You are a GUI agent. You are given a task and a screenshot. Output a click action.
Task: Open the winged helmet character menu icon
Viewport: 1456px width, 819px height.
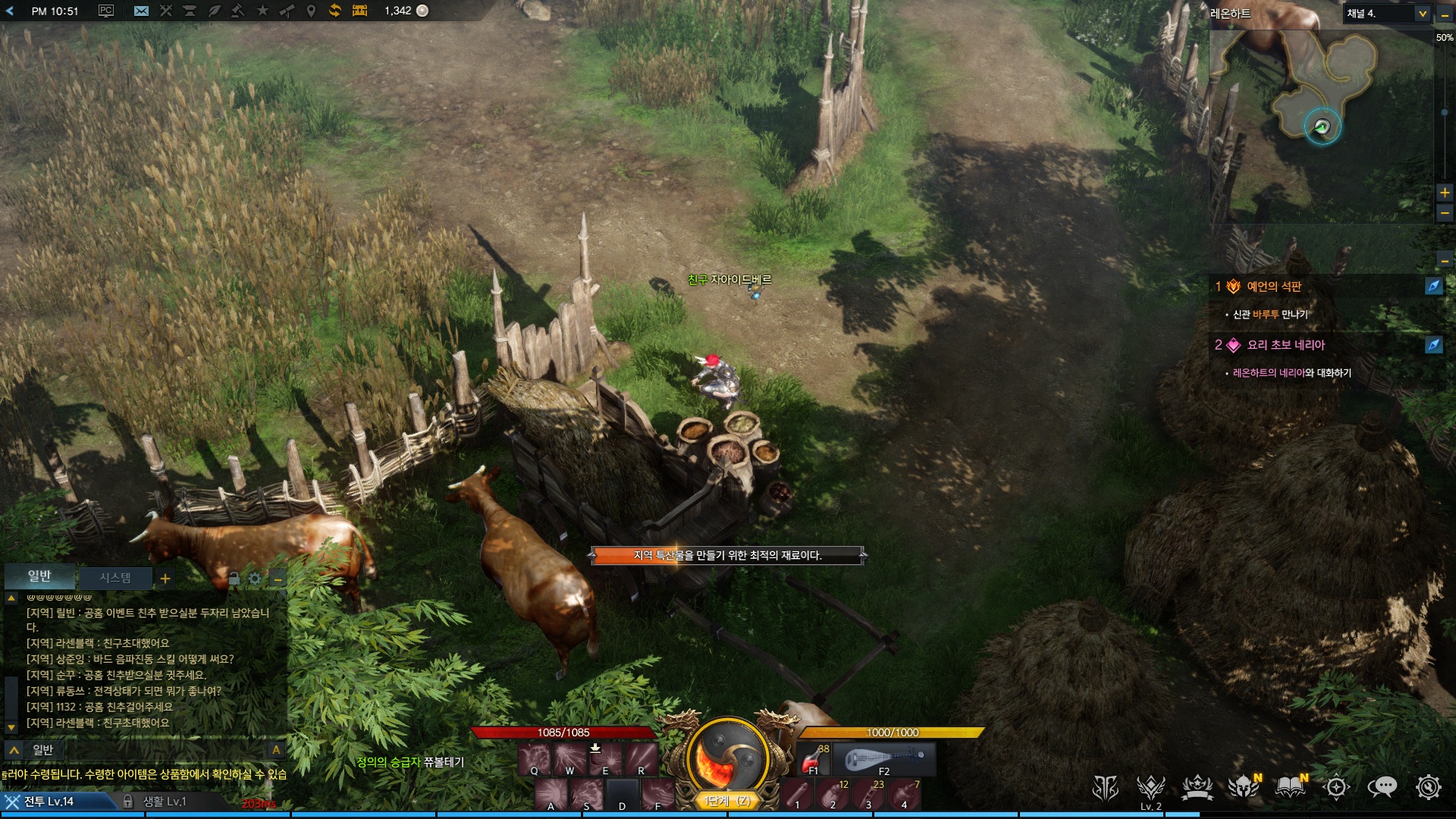[x=1243, y=788]
